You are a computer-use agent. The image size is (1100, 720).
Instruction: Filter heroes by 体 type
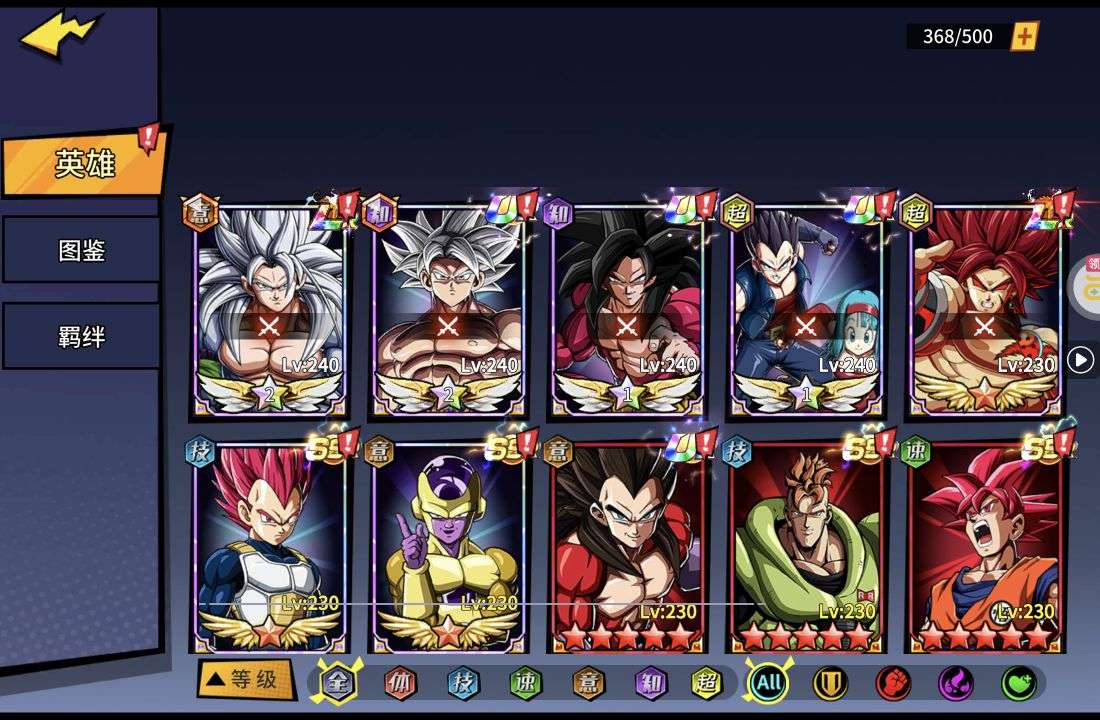click(x=401, y=683)
